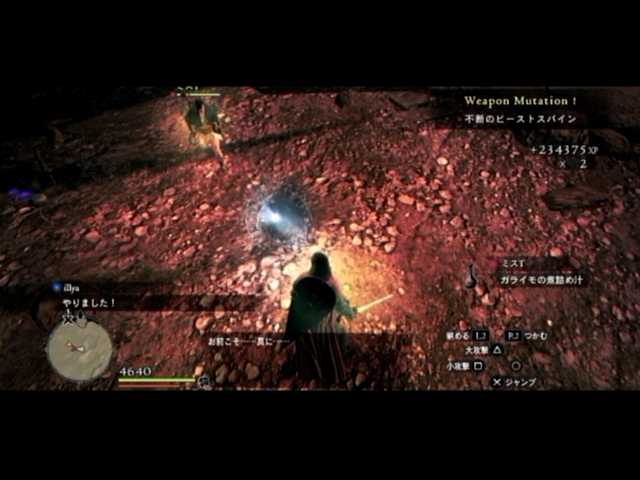Click the Weapon Mutation notification
The height and width of the screenshot is (480, 640).
click(x=520, y=101)
